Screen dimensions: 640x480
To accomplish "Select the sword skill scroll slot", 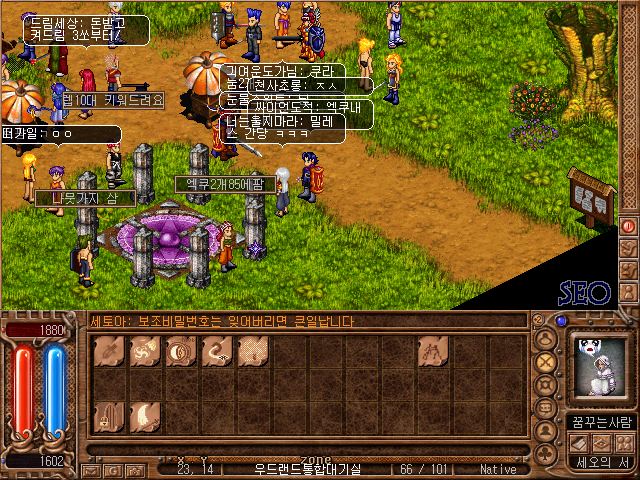I will [110, 352].
